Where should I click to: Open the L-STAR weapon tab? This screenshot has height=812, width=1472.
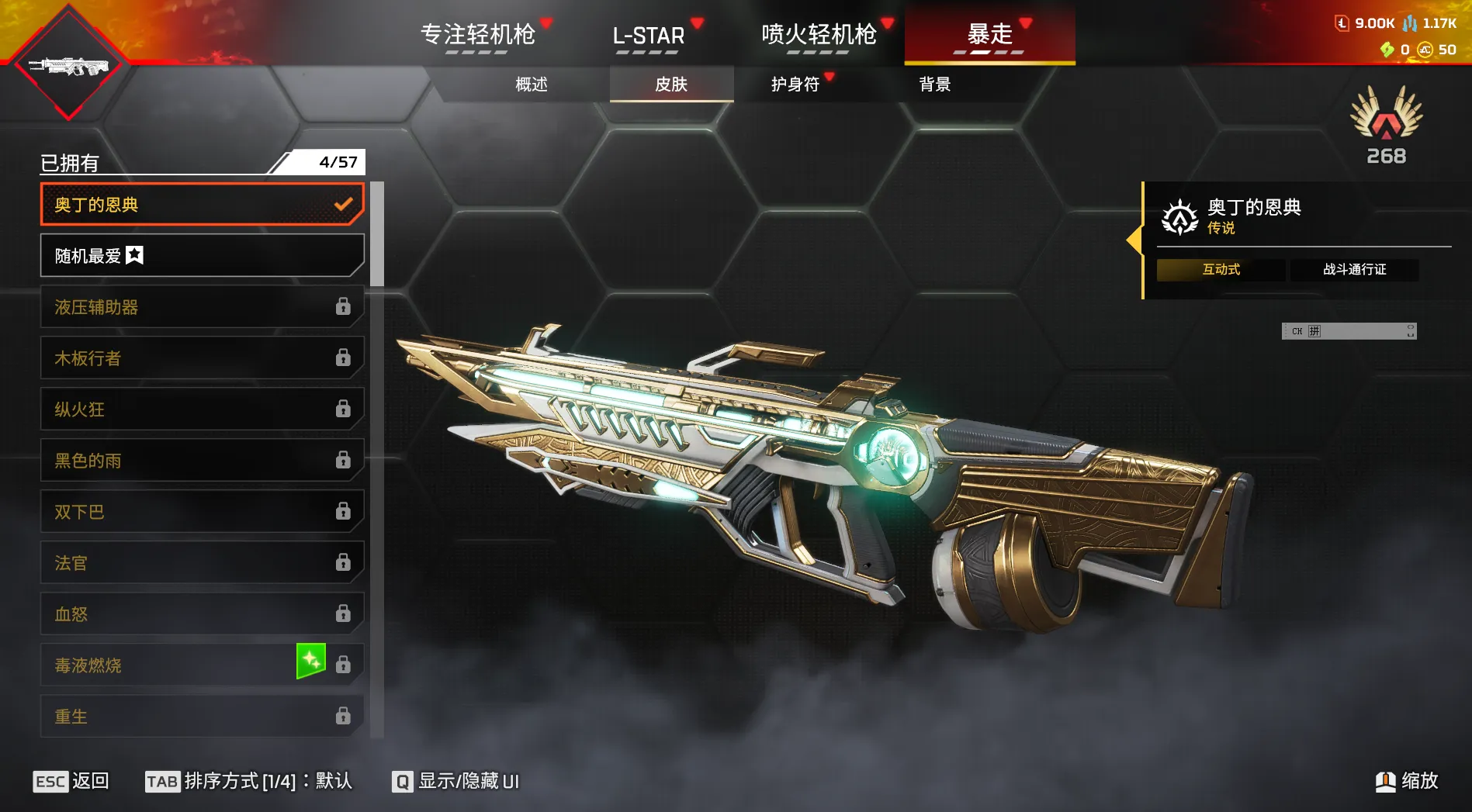coord(649,35)
